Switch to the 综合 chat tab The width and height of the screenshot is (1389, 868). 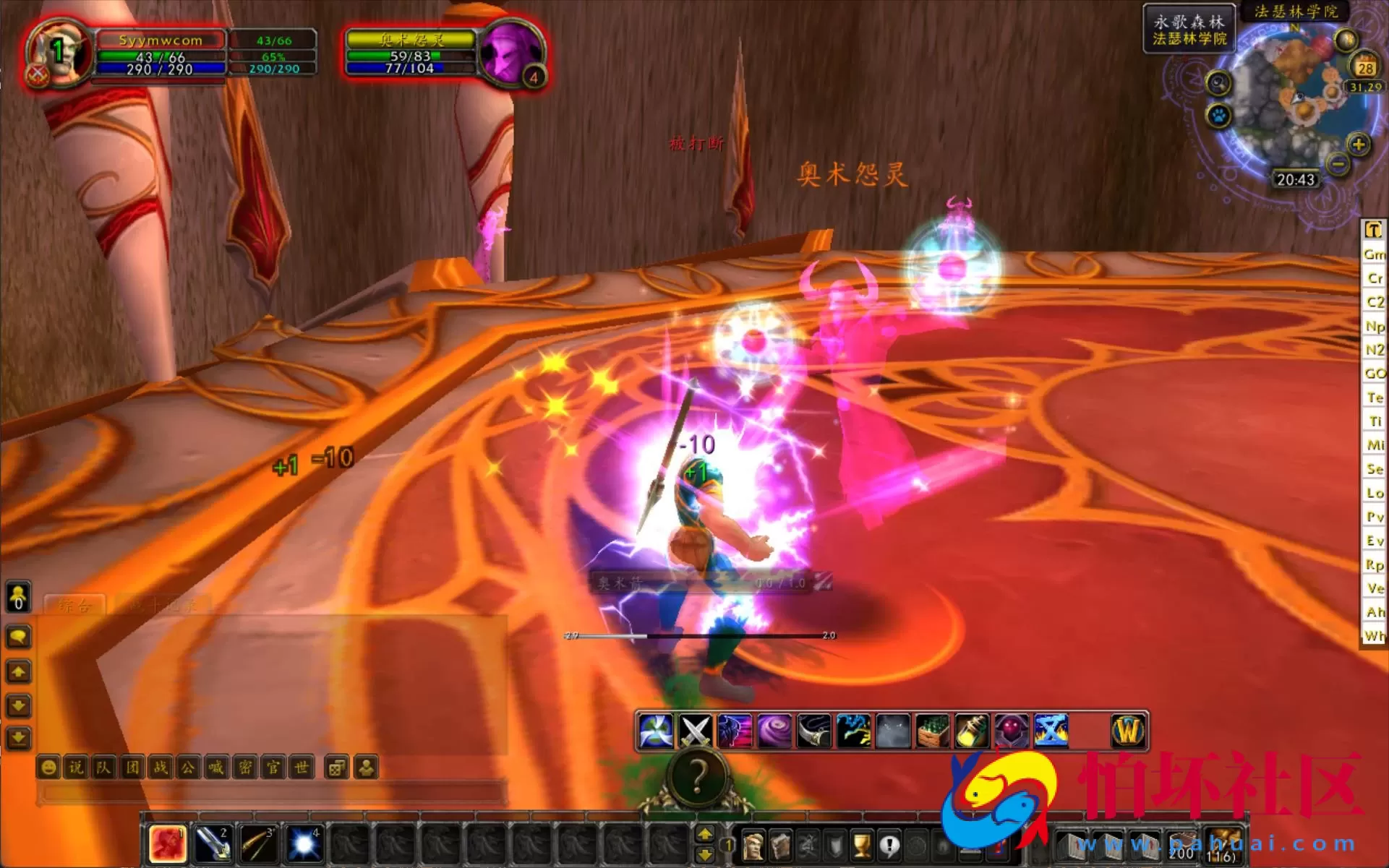click(74, 606)
